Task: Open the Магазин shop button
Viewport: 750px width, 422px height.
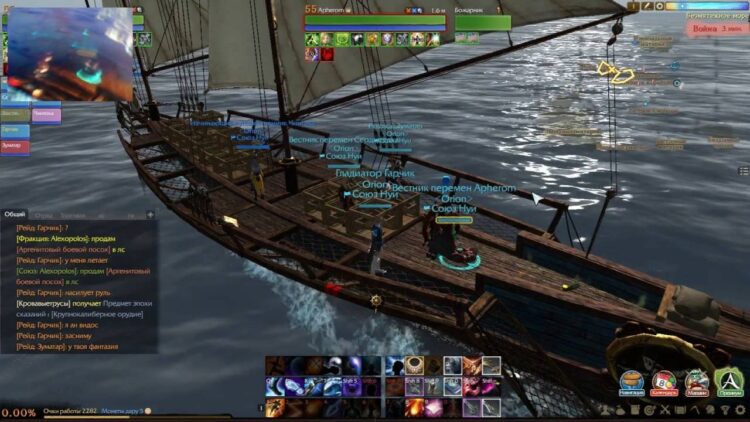Action: (x=697, y=383)
